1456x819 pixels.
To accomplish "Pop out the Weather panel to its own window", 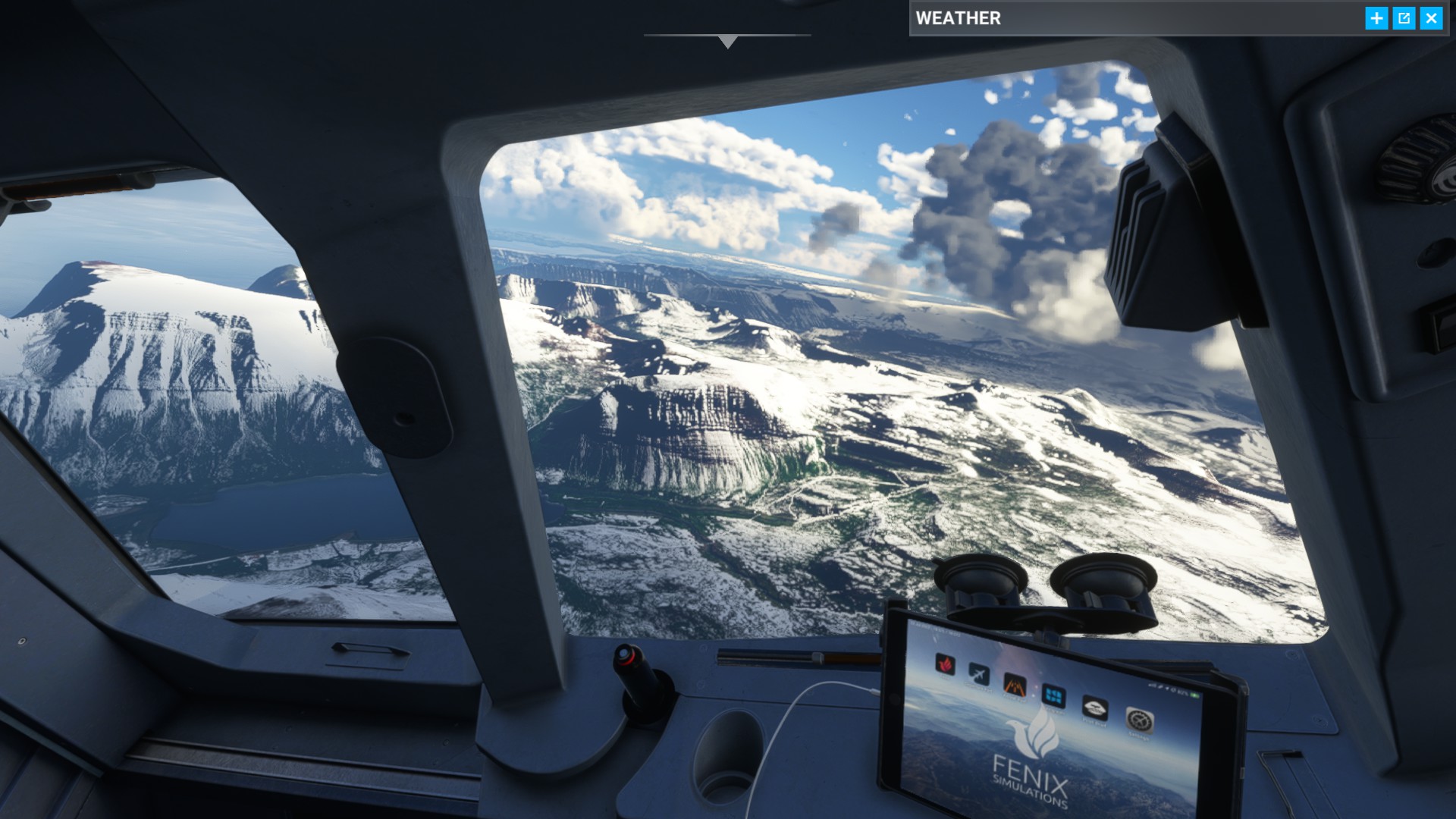I will (1404, 18).
